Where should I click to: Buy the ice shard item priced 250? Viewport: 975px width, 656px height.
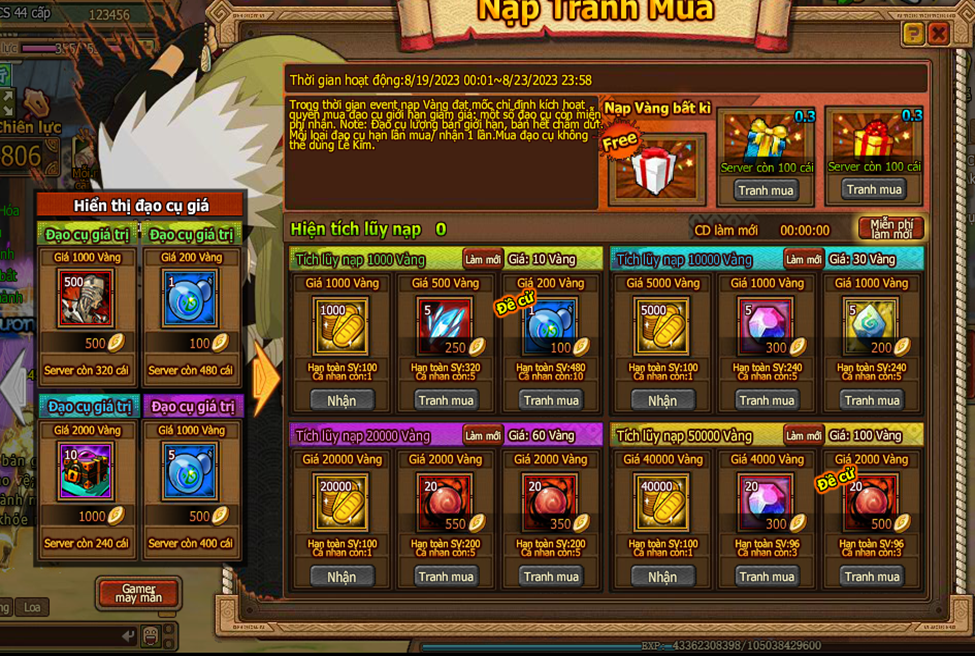(x=446, y=400)
